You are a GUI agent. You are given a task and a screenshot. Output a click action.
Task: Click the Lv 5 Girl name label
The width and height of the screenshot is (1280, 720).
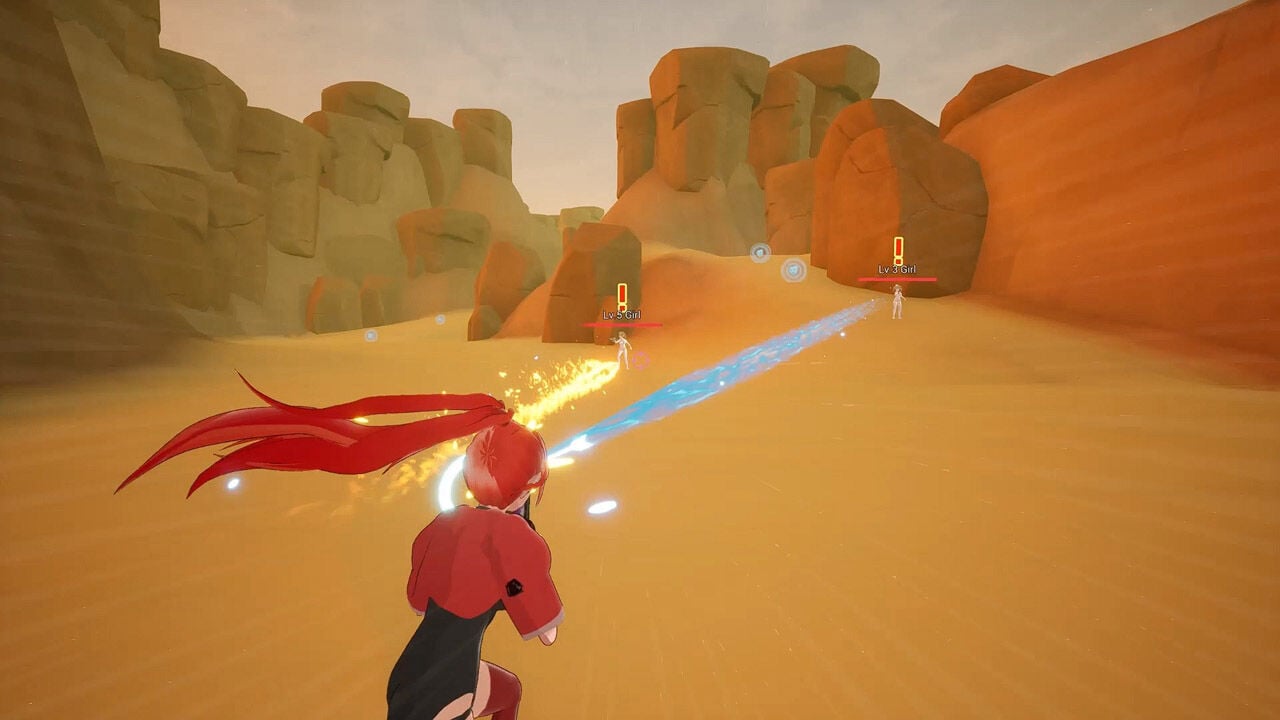621,315
